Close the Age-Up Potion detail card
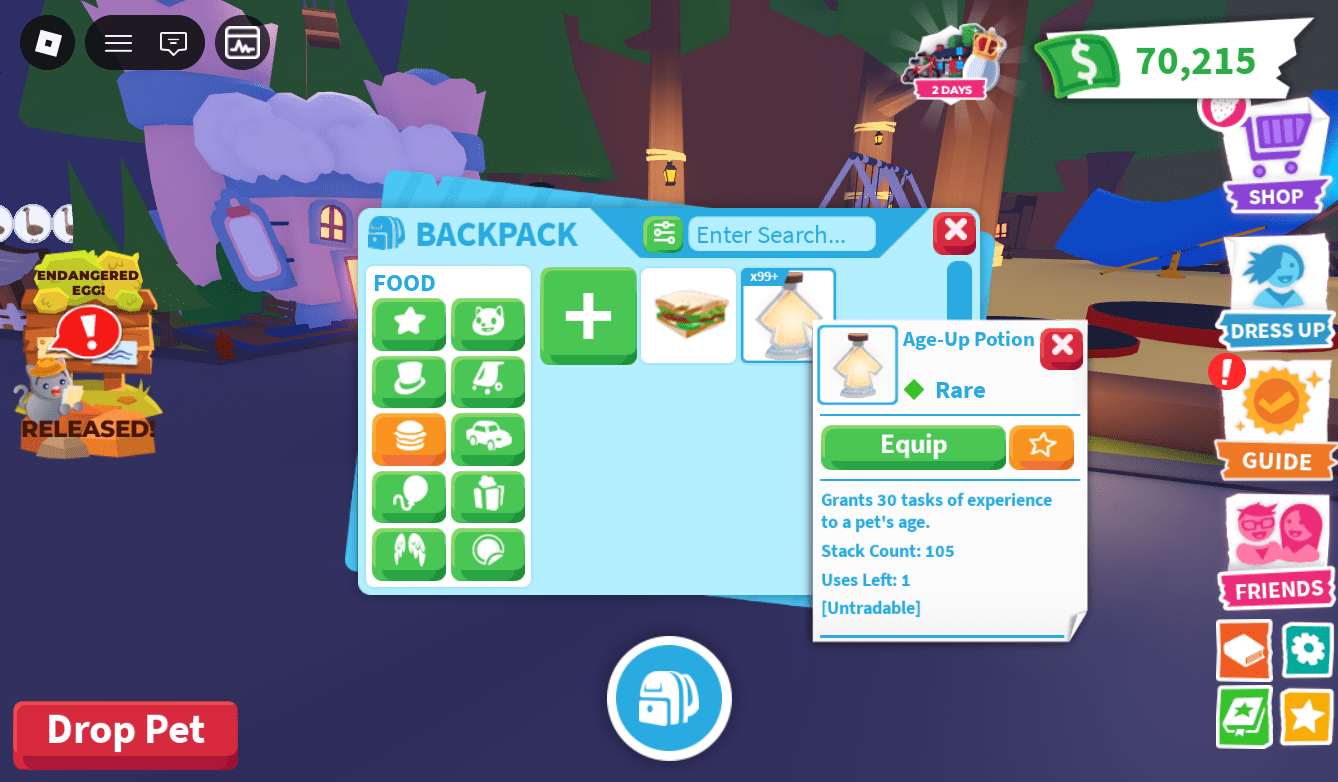 (1061, 348)
